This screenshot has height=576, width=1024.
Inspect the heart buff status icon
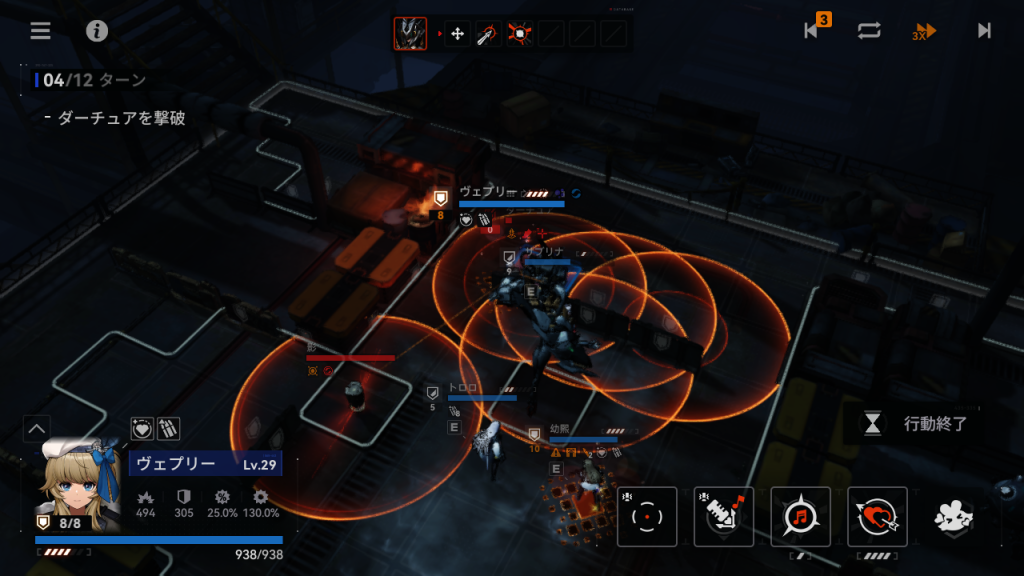[142, 429]
